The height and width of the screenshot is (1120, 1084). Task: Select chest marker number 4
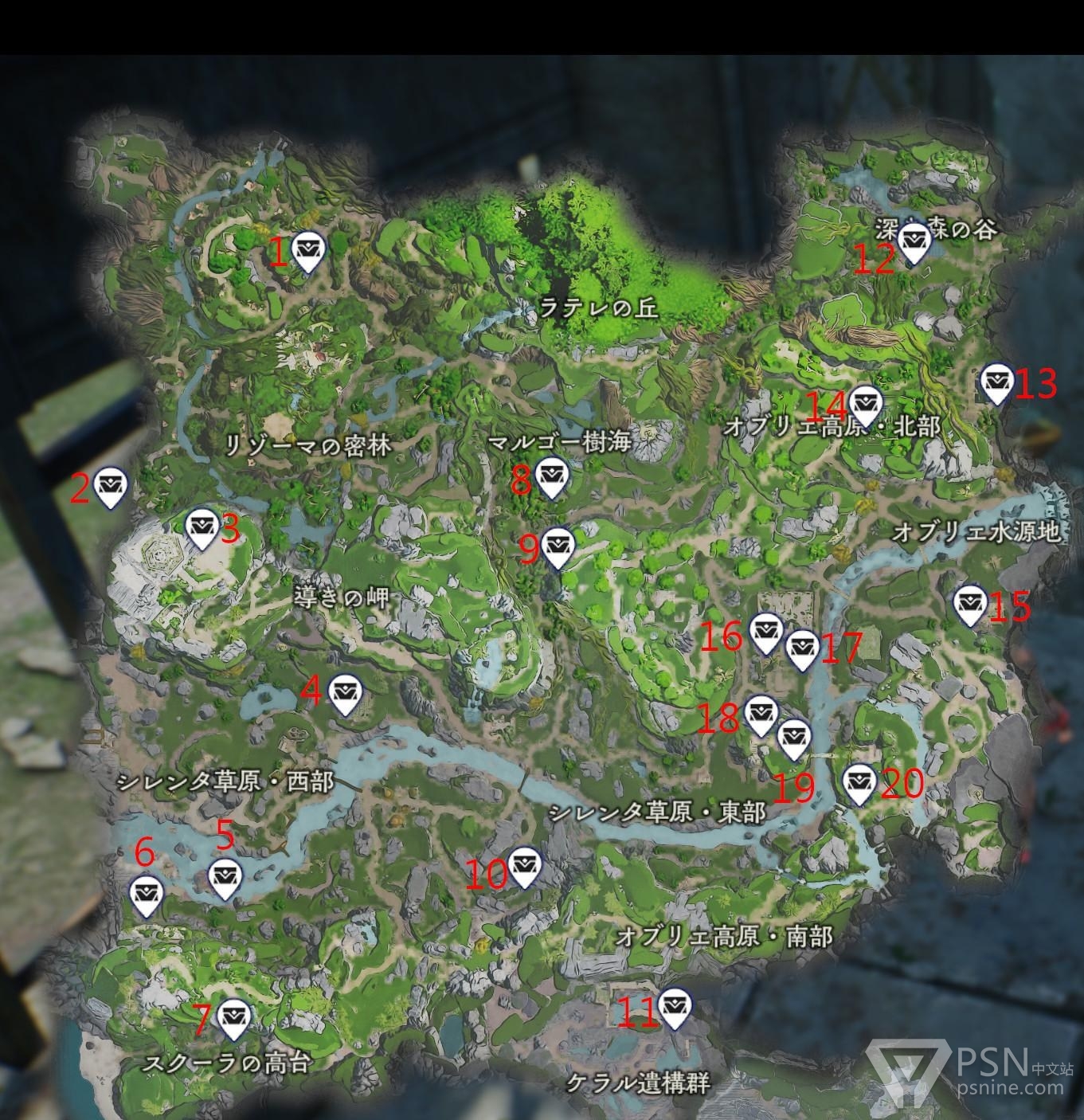click(344, 694)
